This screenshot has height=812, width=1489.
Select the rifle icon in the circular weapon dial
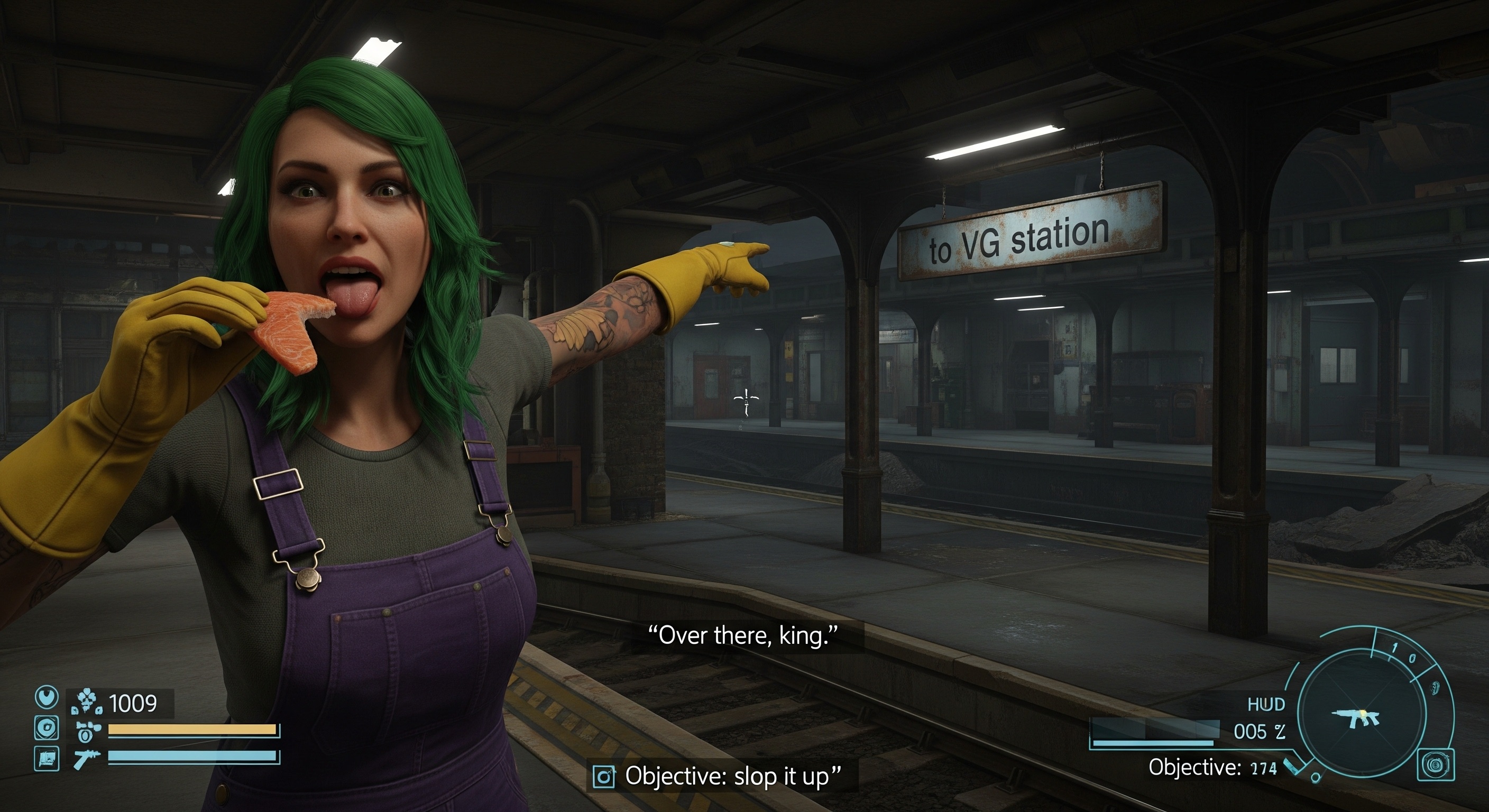pyautogui.click(x=1355, y=718)
